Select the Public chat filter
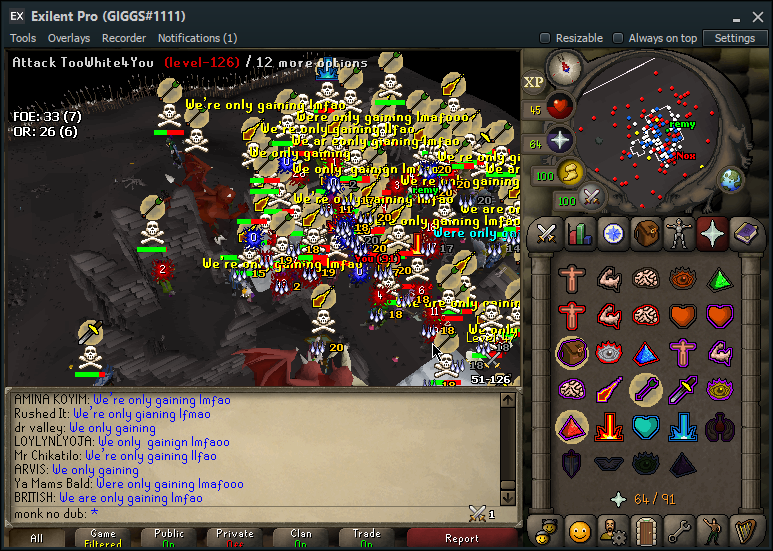Image resolution: width=773 pixels, height=551 pixels. point(169,539)
